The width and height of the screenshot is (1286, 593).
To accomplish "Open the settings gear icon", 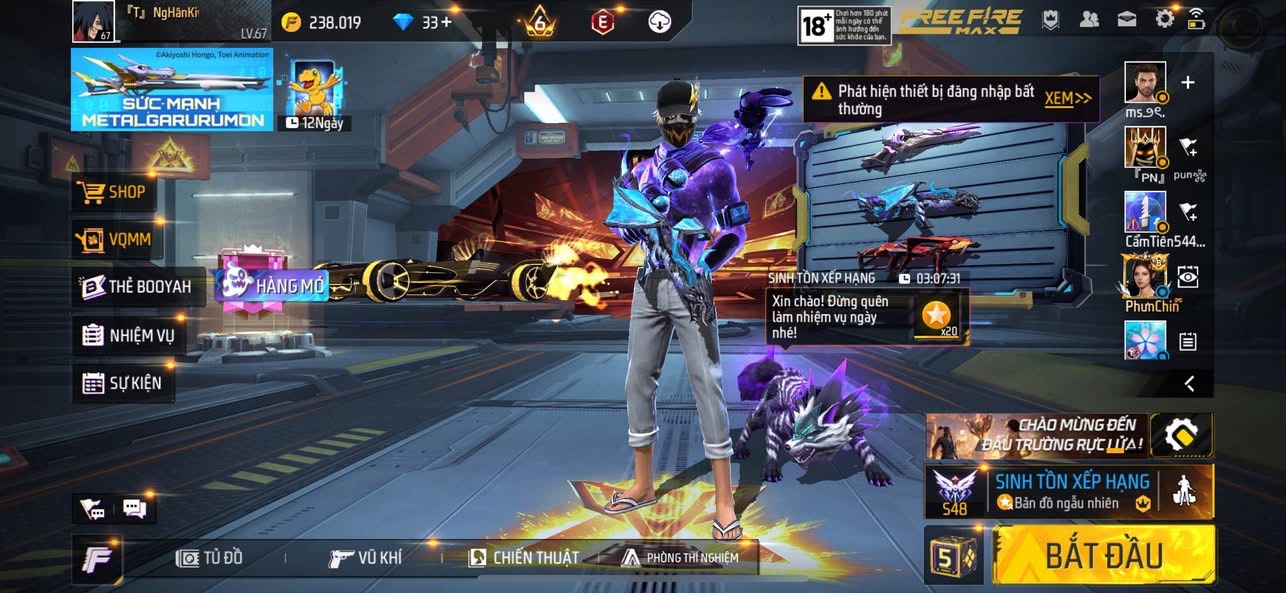I will click(1165, 19).
